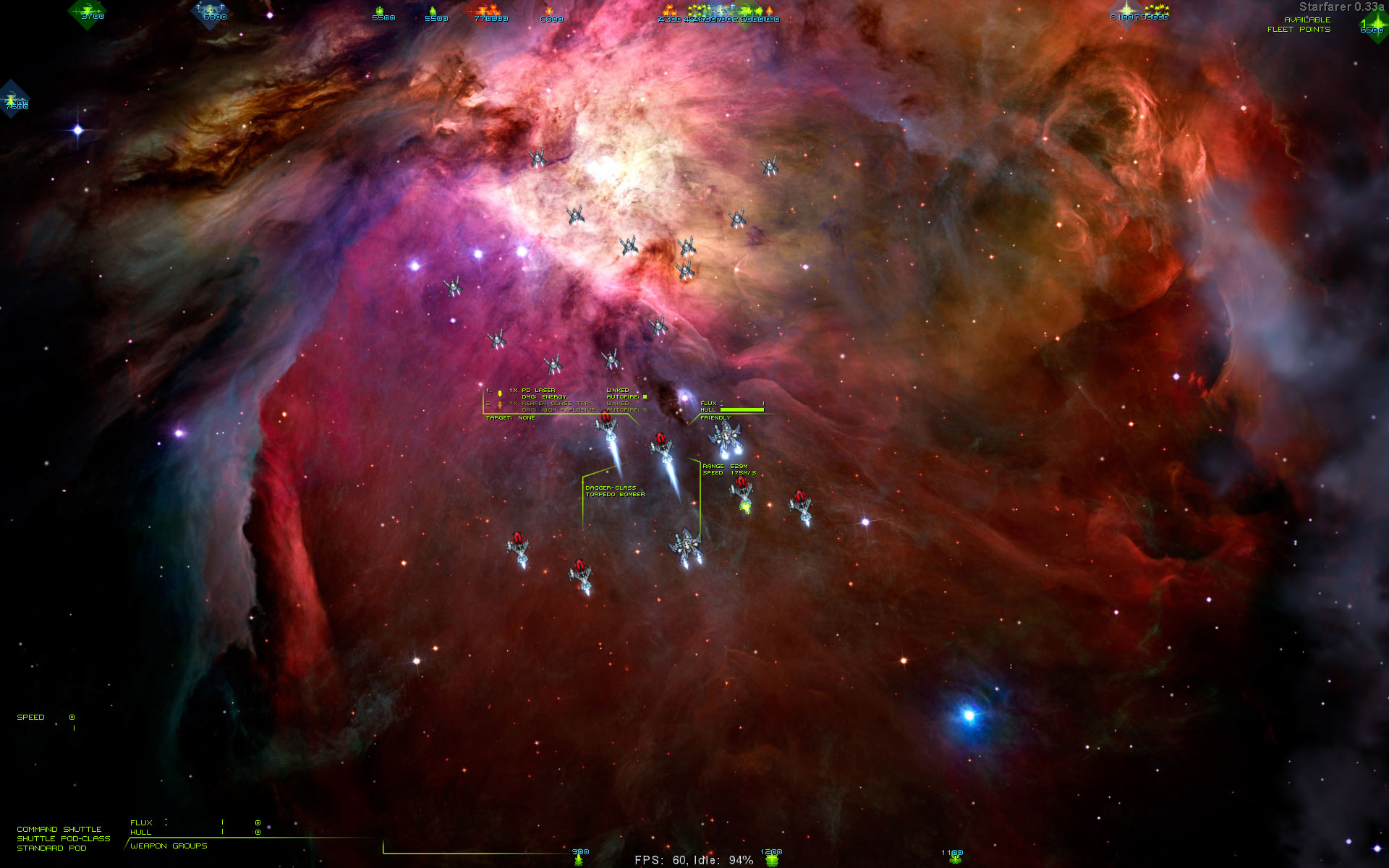
Task: Enable autofire for the PD Laser group
Action: click(x=645, y=396)
